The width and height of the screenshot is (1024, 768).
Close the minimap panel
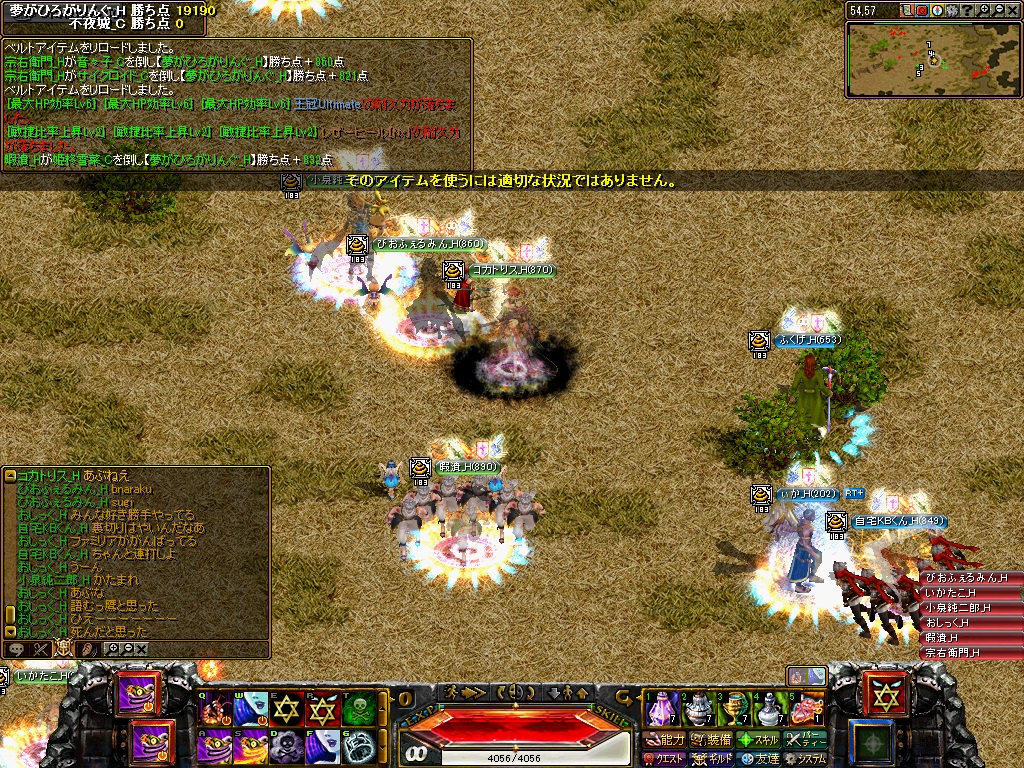pyautogui.click(x=1012, y=10)
